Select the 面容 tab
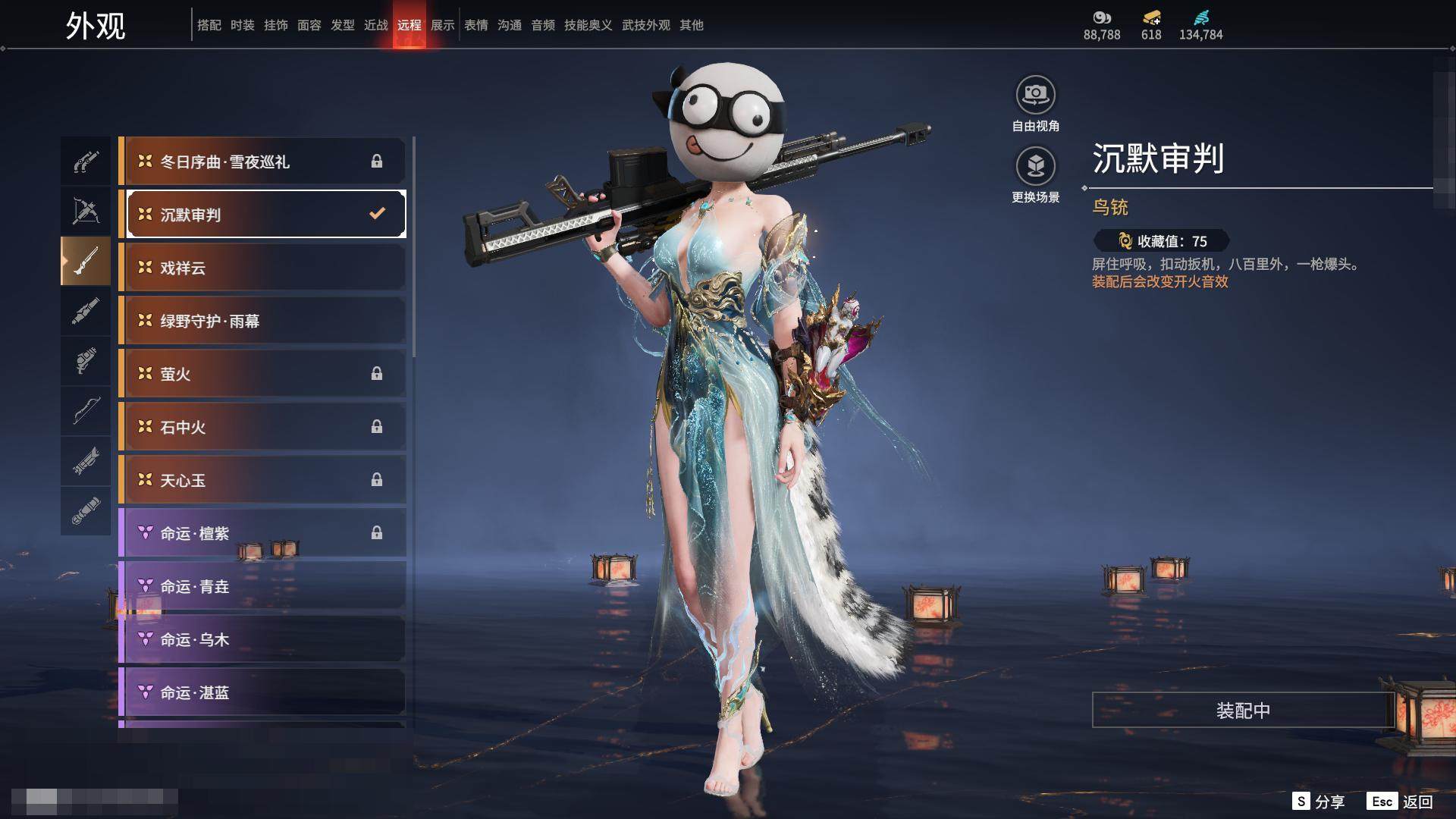1456x819 pixels. coord(309,25)
